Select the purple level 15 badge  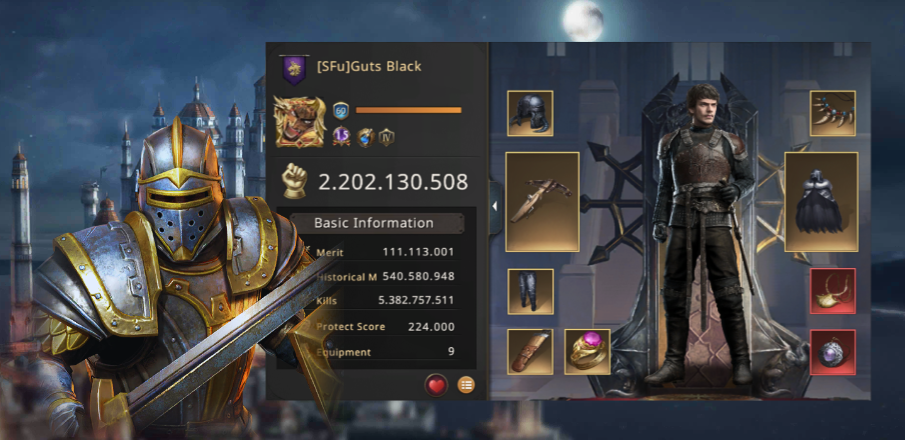(x=340, y=139)
